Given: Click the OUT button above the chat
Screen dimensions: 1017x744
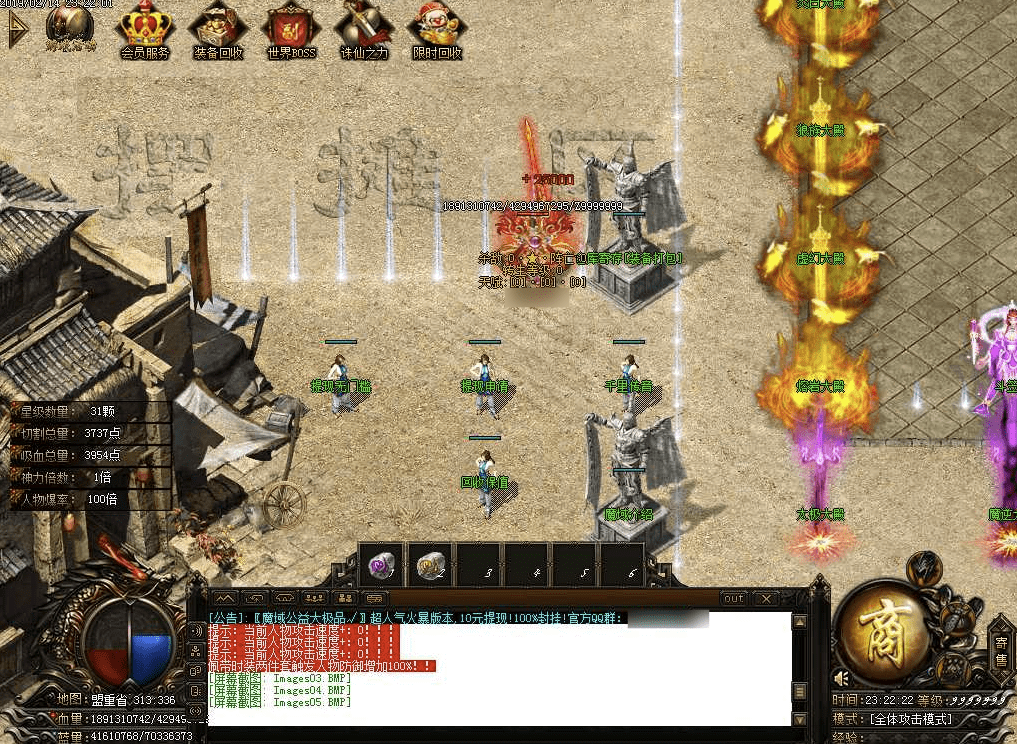Looking at the screenshot, I should (x=734, y=598).
